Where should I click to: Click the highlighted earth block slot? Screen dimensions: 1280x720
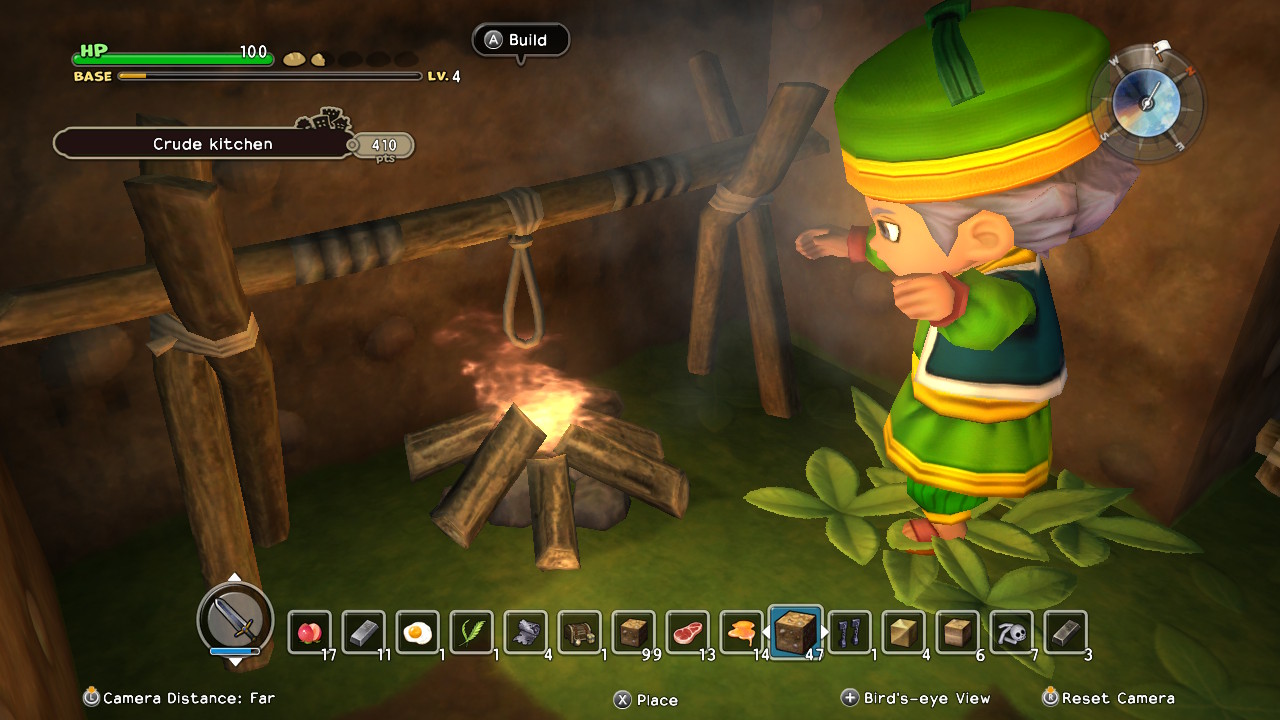pyautogui.click(x=796, y=631)
